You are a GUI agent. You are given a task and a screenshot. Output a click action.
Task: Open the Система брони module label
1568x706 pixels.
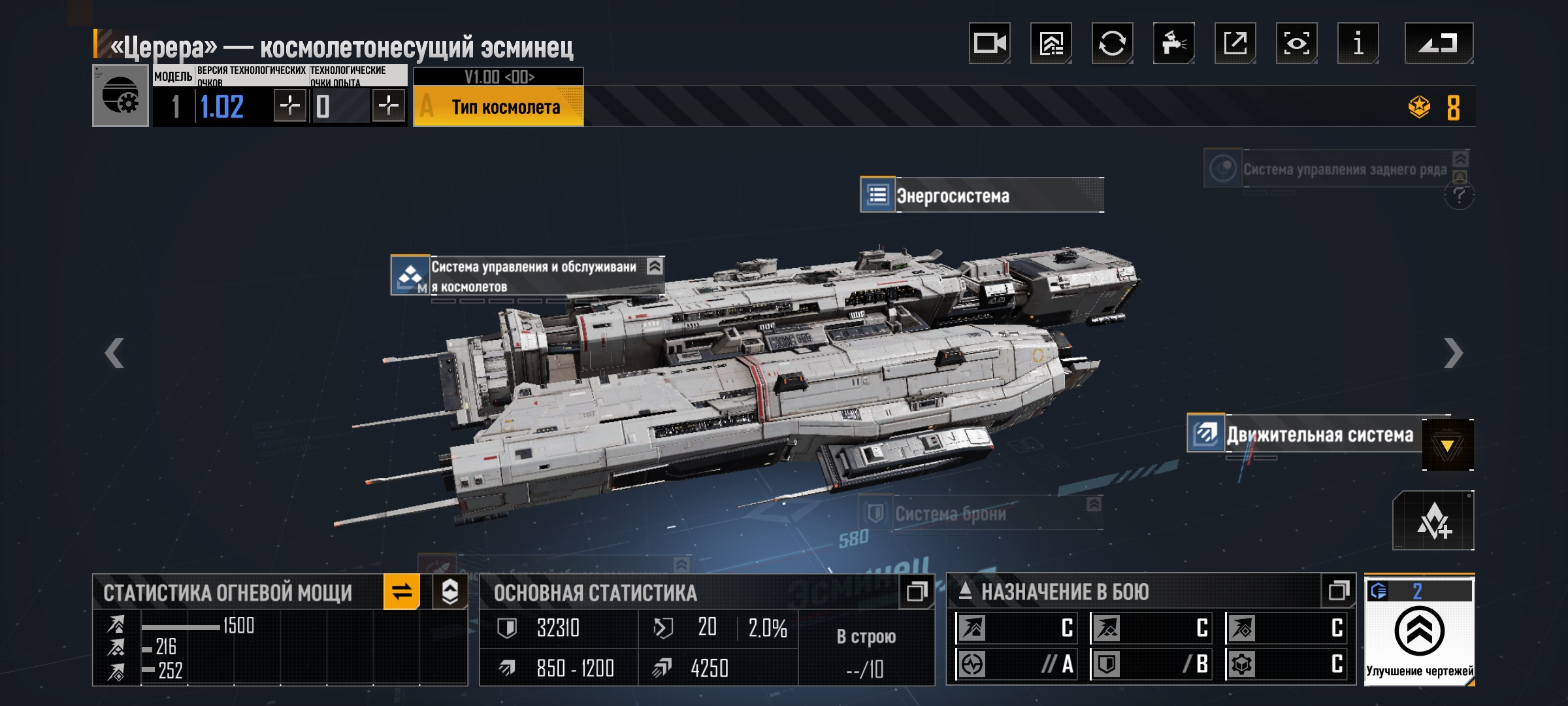(980, 514)
